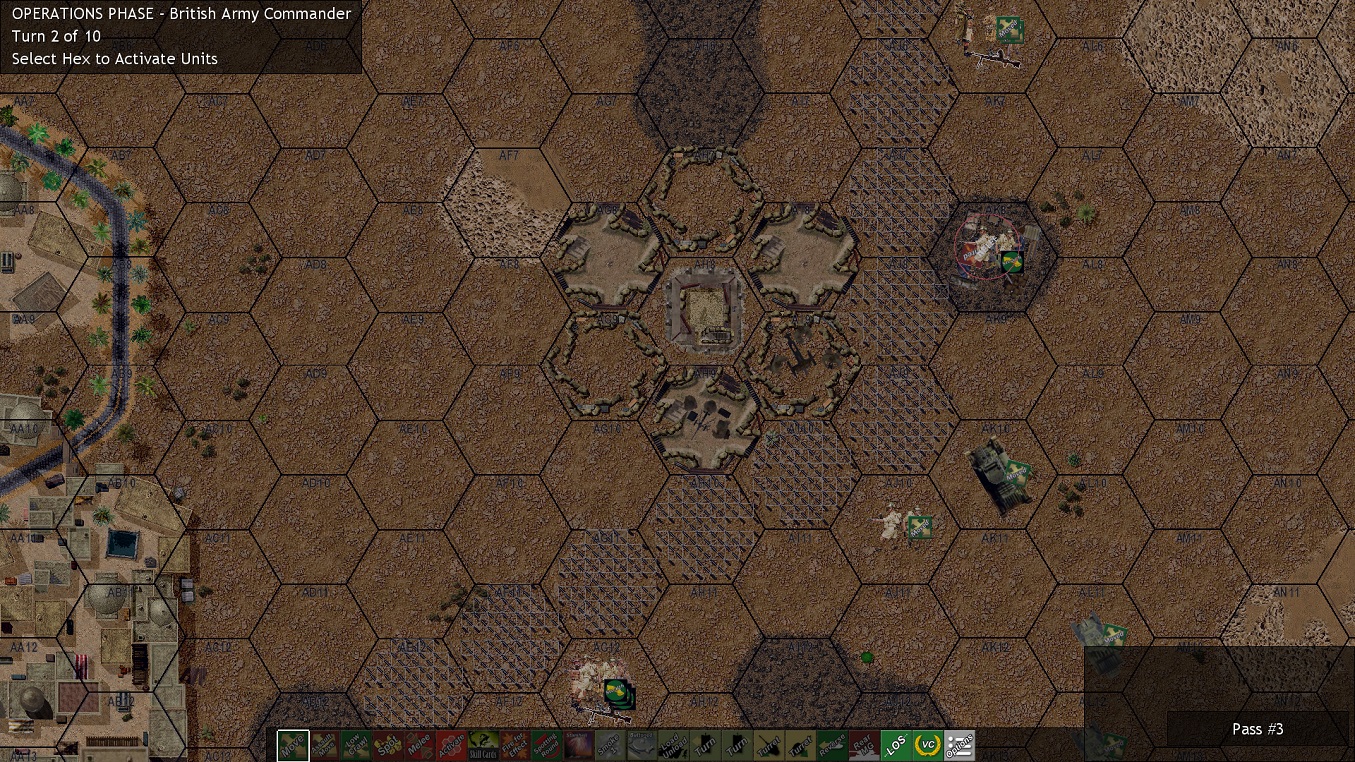Click the Pass #3 button
This screenshot has width=1355, height=762.
[x=1257, y=729]
